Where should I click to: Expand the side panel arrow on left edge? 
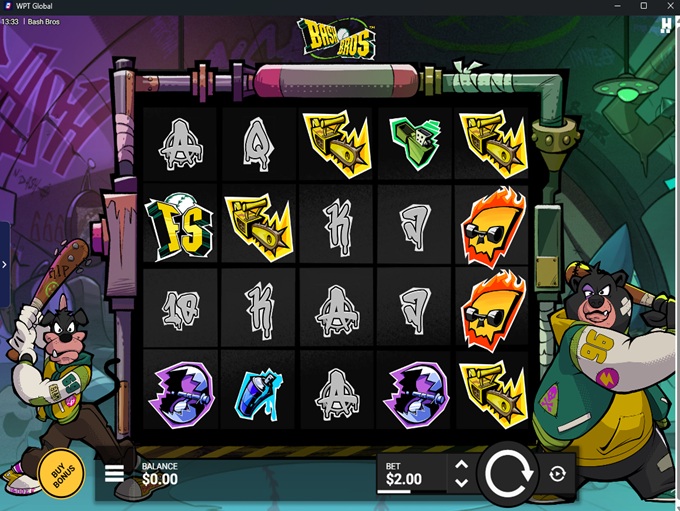[4, 265]
